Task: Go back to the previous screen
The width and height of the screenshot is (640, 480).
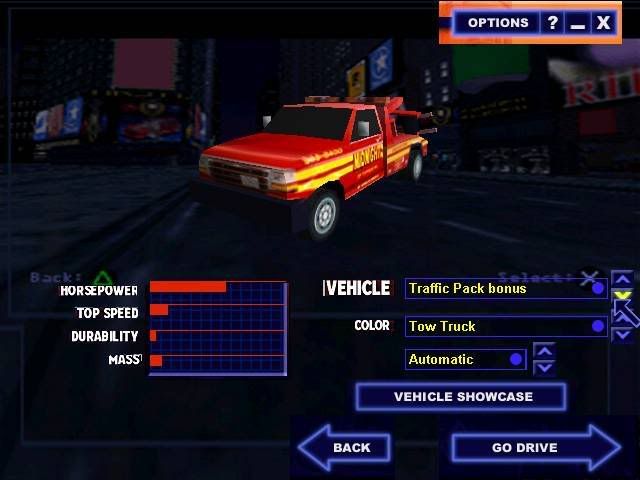Action: point(346,447)
